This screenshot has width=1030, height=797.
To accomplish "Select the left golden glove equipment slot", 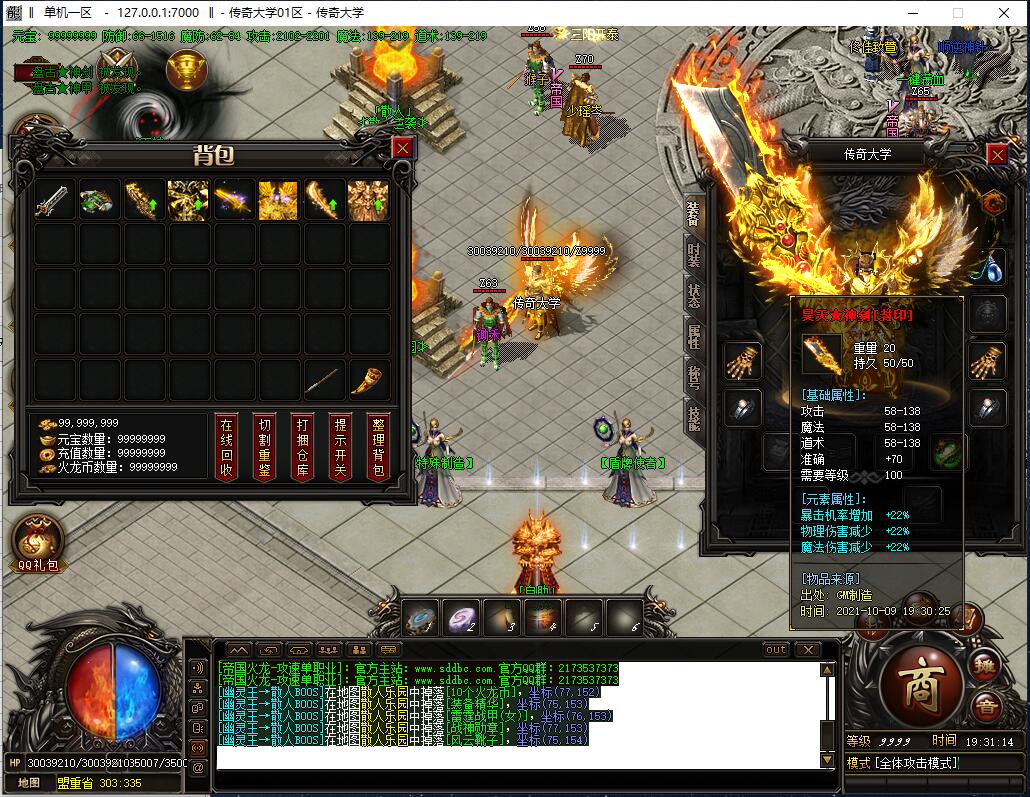I will 742,360.
